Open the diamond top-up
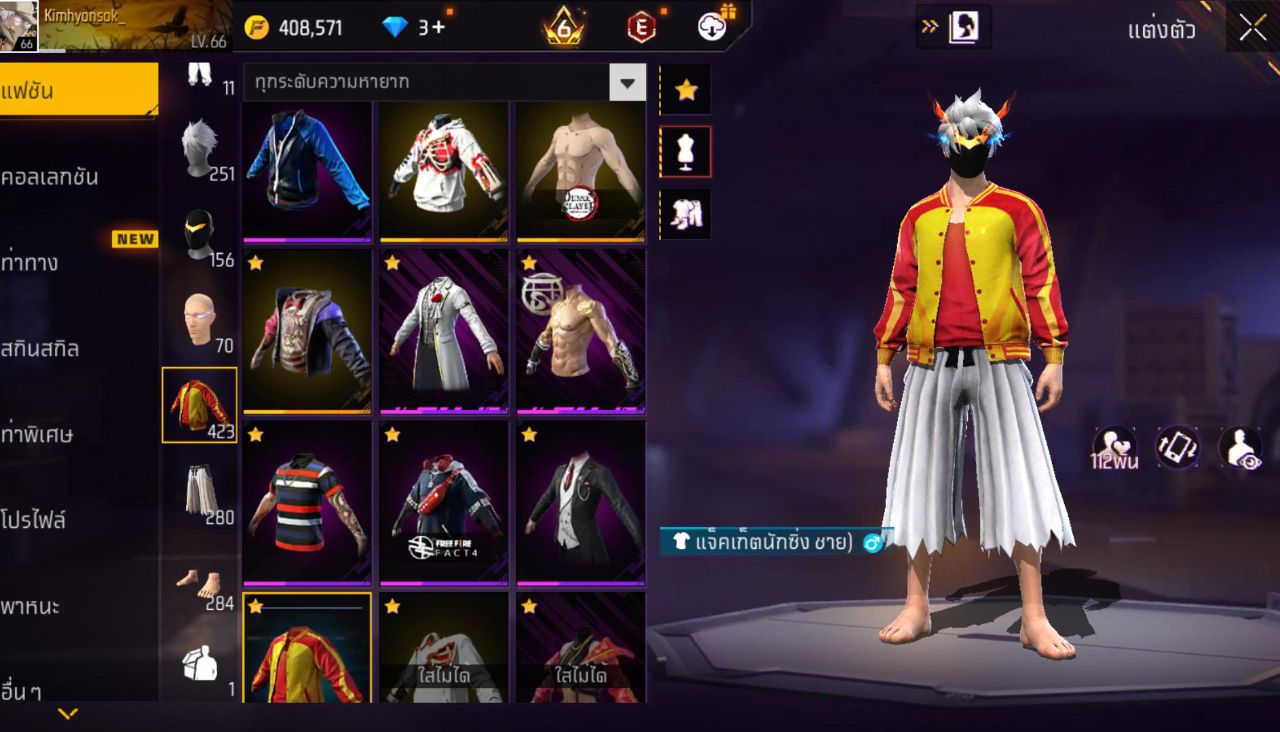1280x732 pixels. 414,27
